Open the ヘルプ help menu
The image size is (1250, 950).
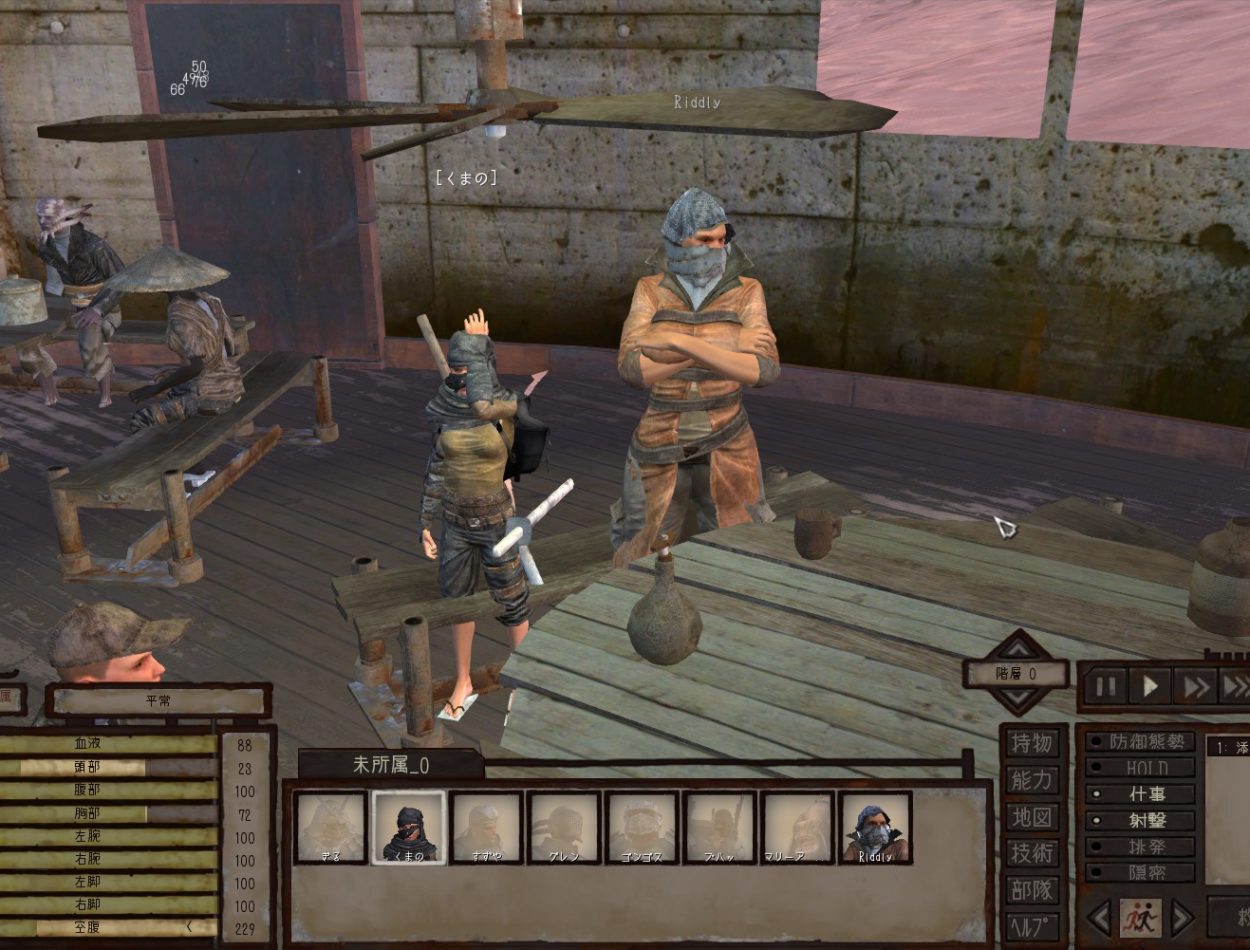click(1032, 925)
